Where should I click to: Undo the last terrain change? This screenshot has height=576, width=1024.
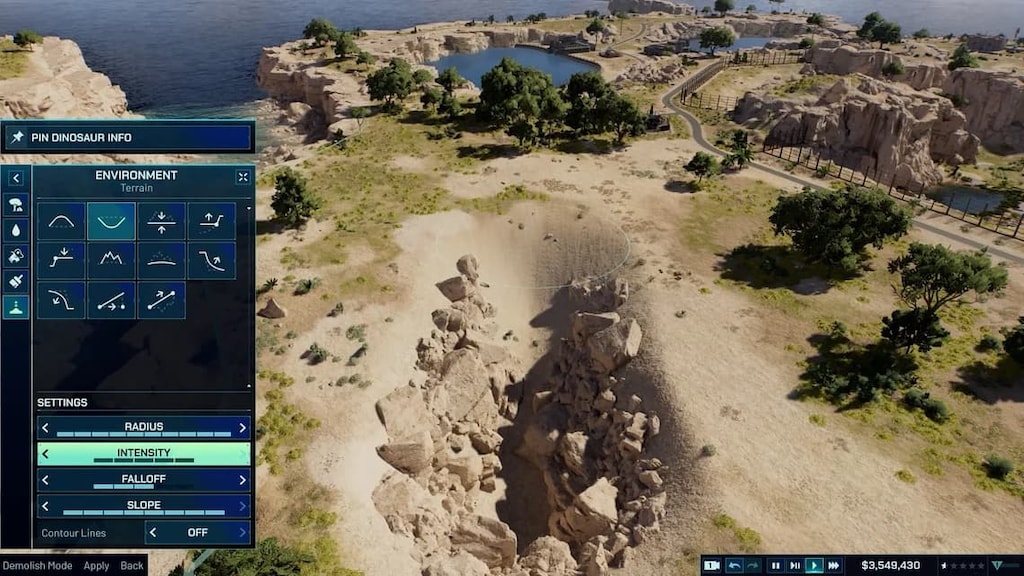click(x=734, y=565)
